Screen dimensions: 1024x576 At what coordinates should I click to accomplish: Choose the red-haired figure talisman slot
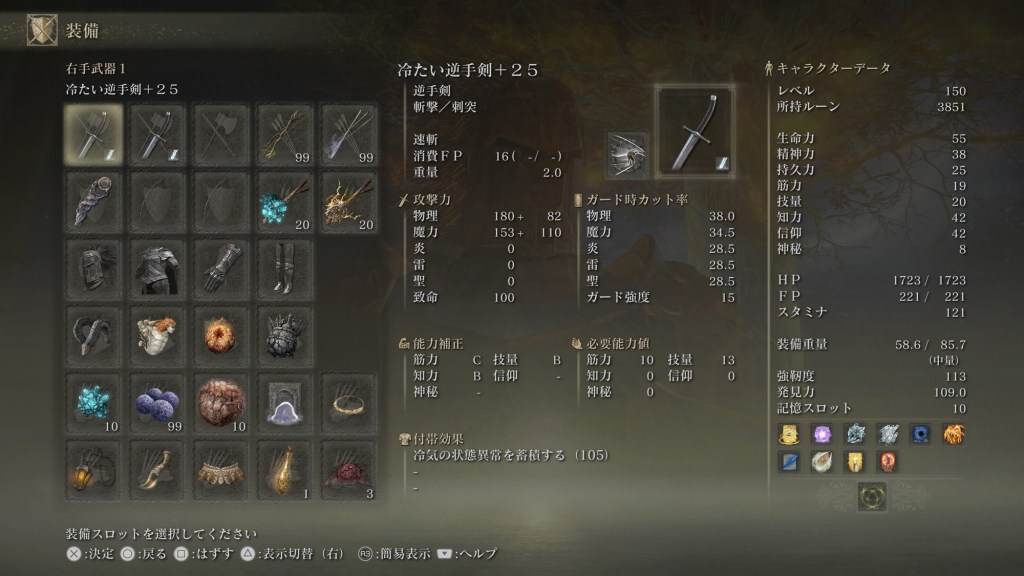pyautogui.click(x=158, y=333)
